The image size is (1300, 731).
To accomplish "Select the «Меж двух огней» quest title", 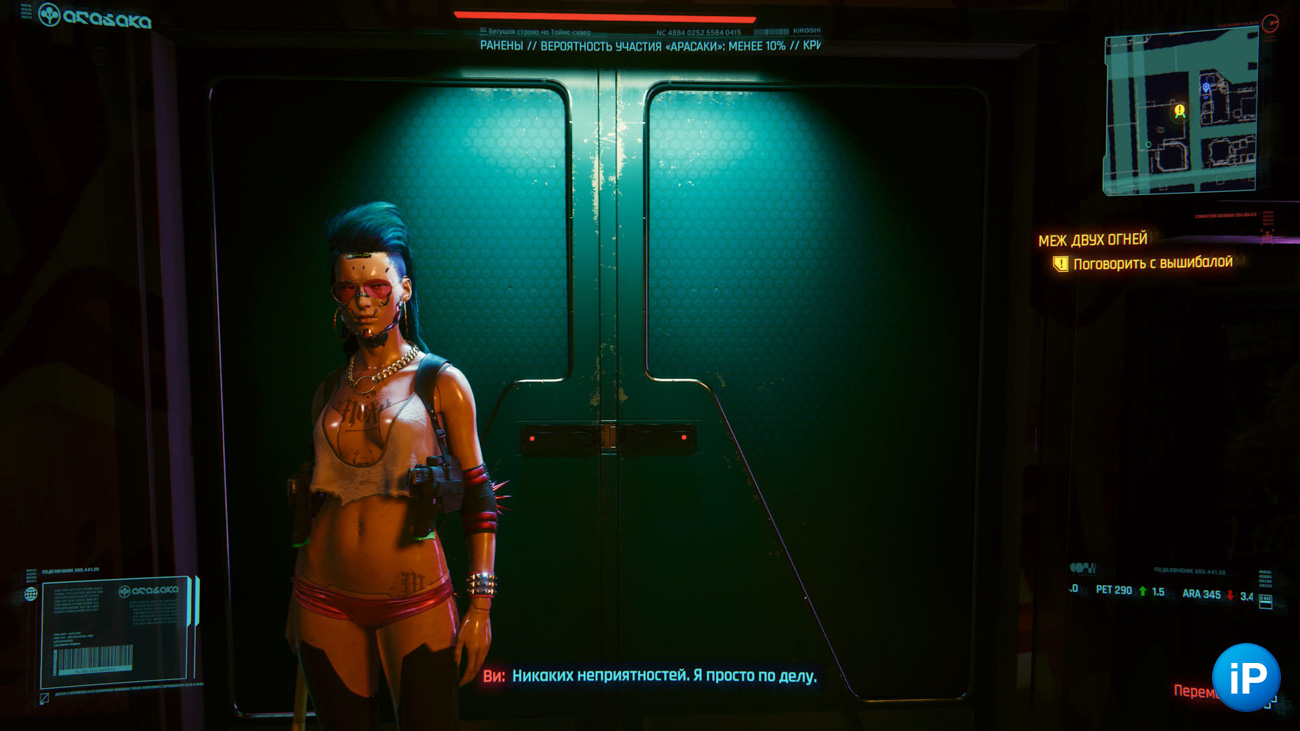I will [1092, 240].
